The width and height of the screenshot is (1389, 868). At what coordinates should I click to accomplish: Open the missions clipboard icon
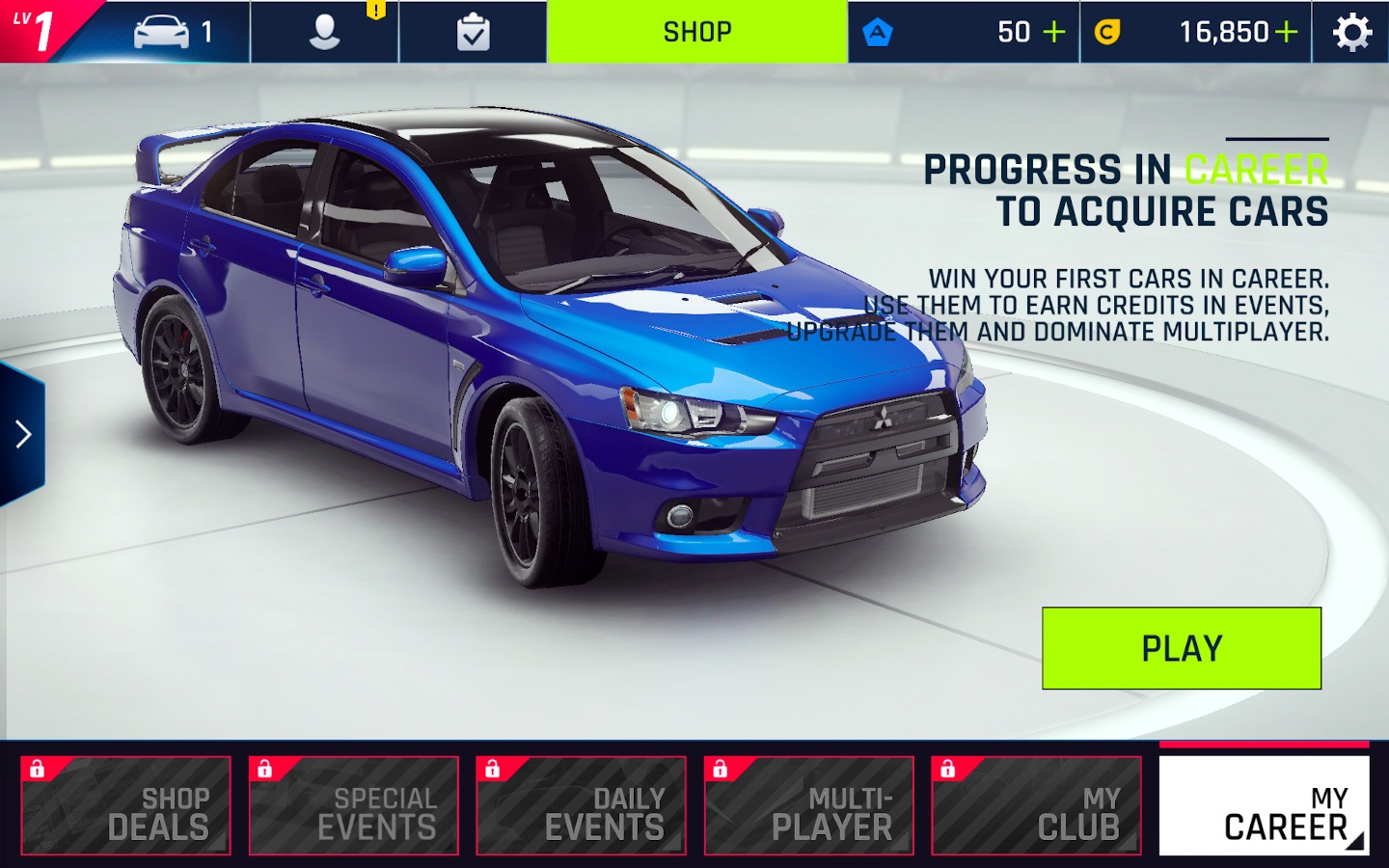coord(473,33)
